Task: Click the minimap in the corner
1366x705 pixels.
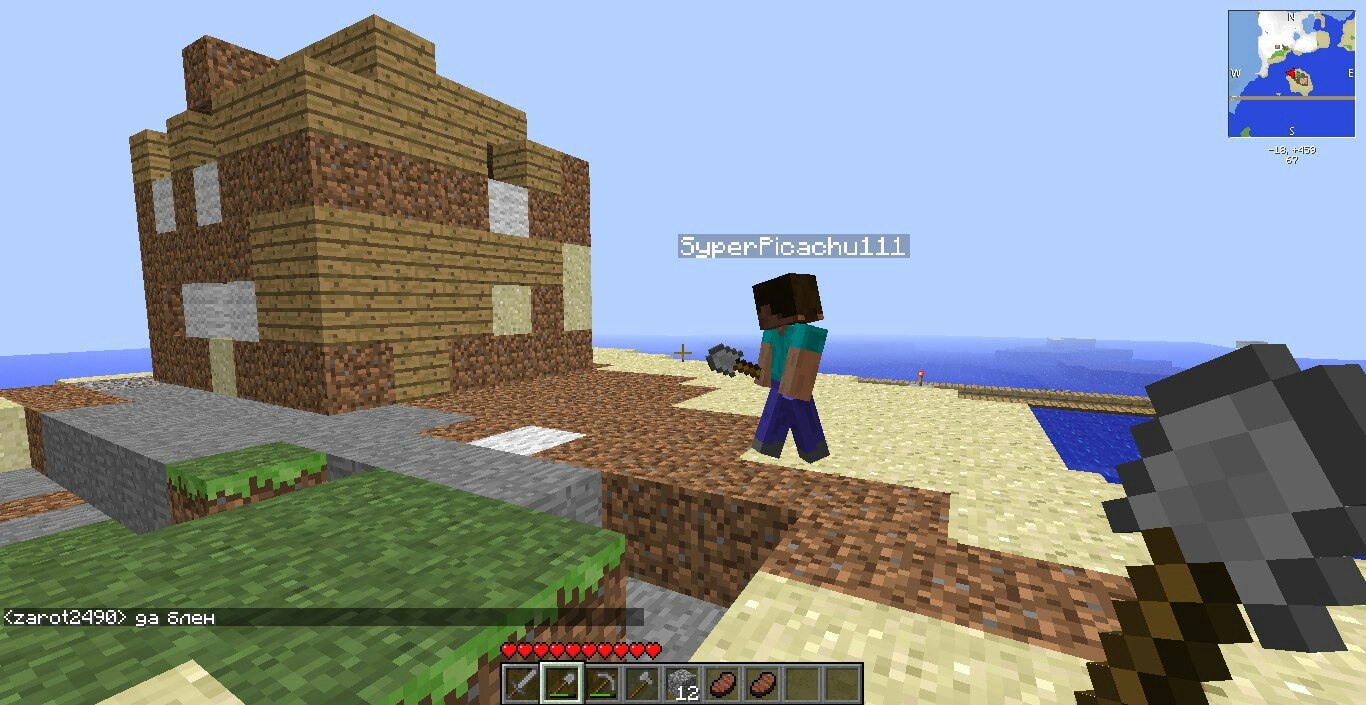Action: pyautogui.click(x=1291, y=74)
